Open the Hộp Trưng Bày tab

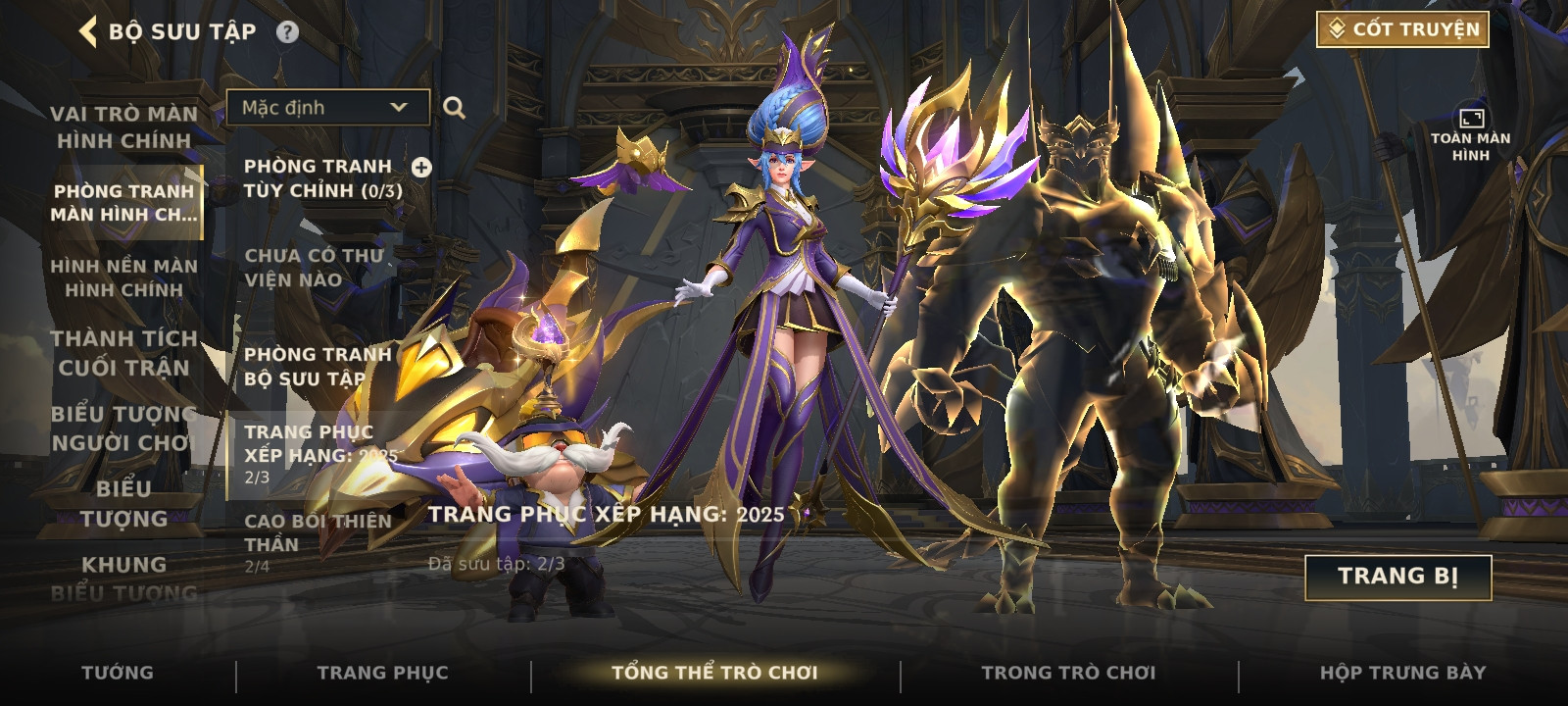[x=1402, y=673]
